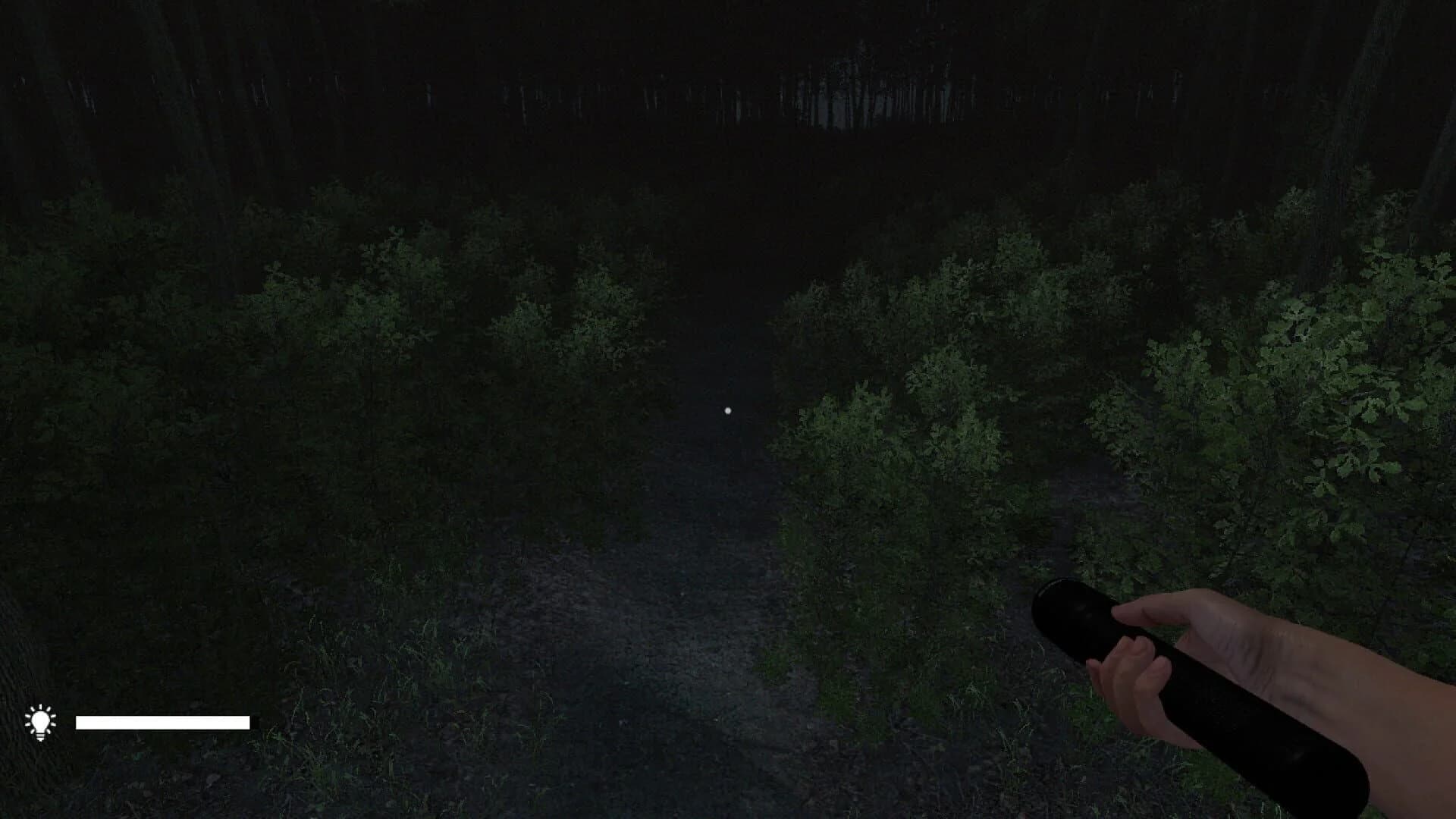
Task: Click the flashlight's lens end
Action: click(1062, 614)
